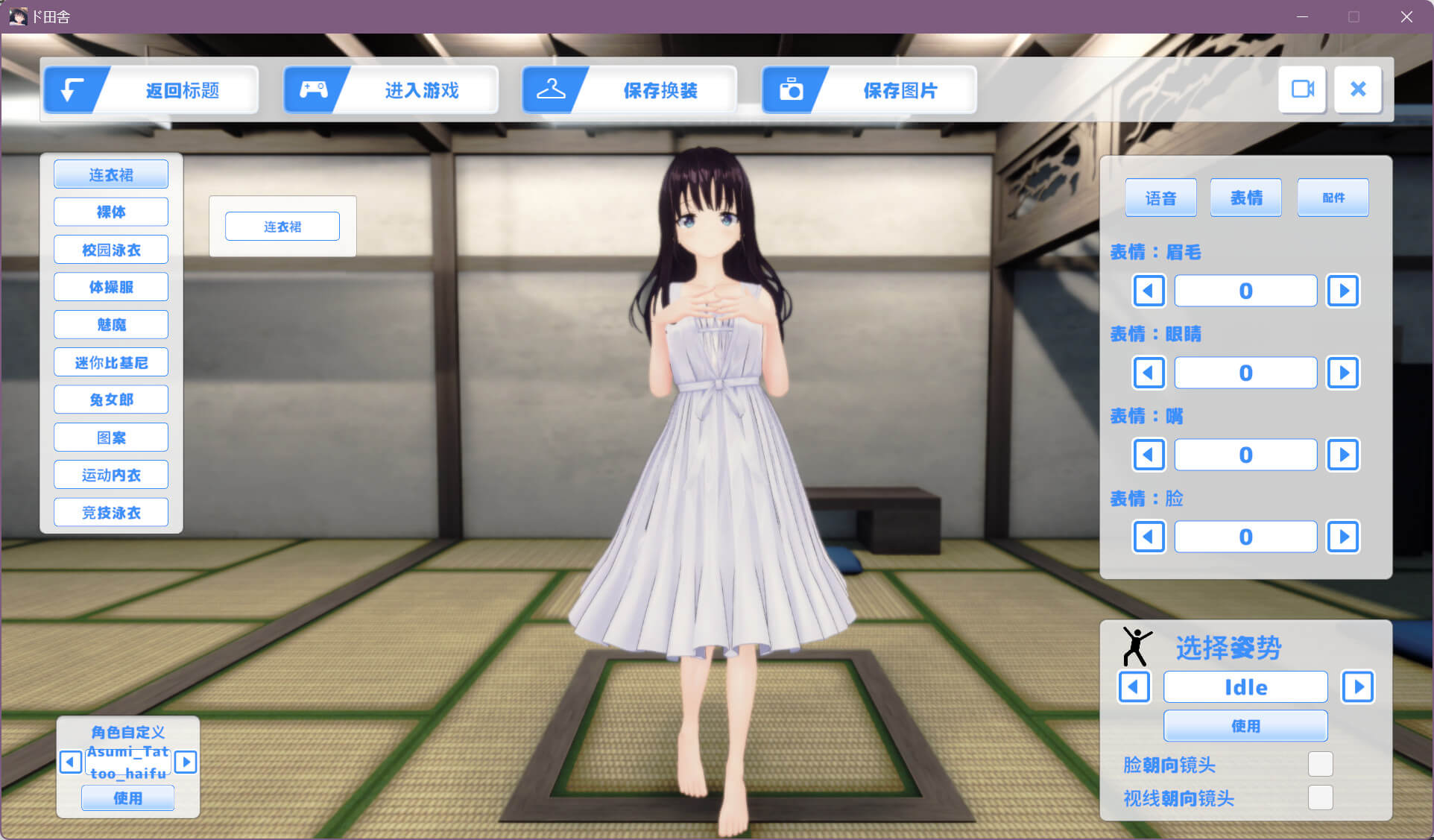
Task: Switch to the next 角色自定义 character preset
Action: 186,762
